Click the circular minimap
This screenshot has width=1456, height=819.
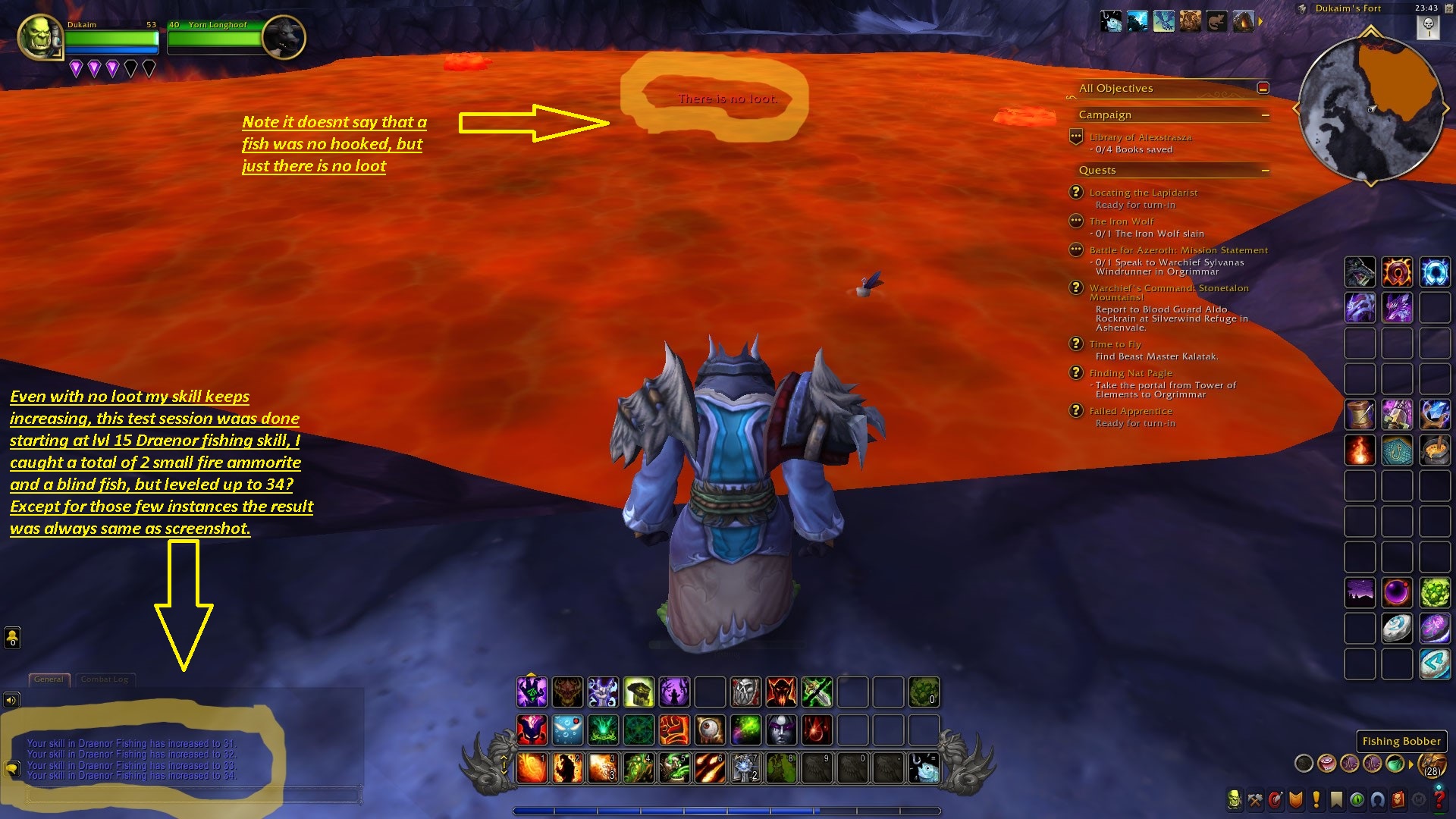point(1370,106)
